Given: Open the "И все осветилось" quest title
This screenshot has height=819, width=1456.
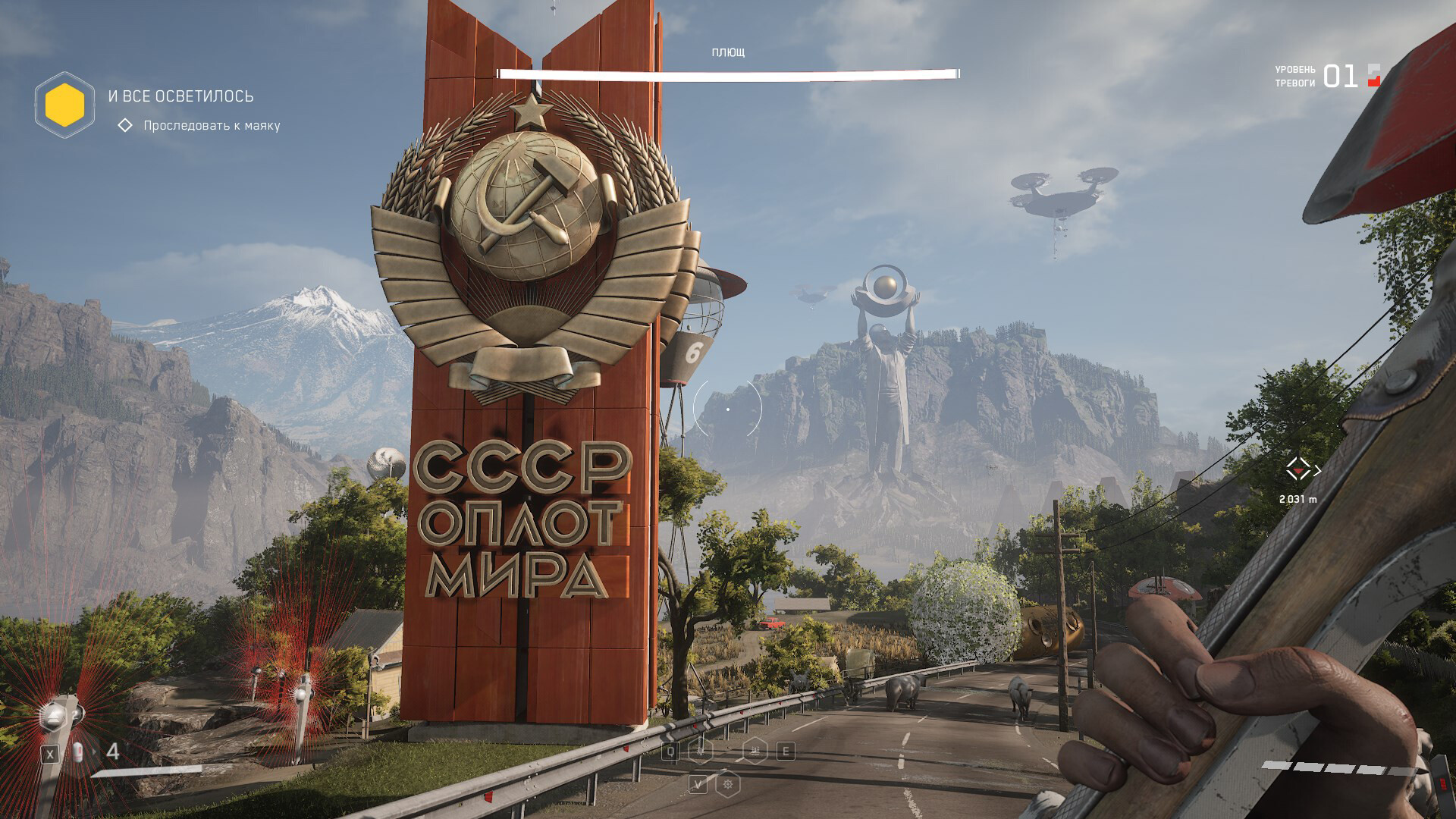Looking at the screenshot, I should point(180,96).
